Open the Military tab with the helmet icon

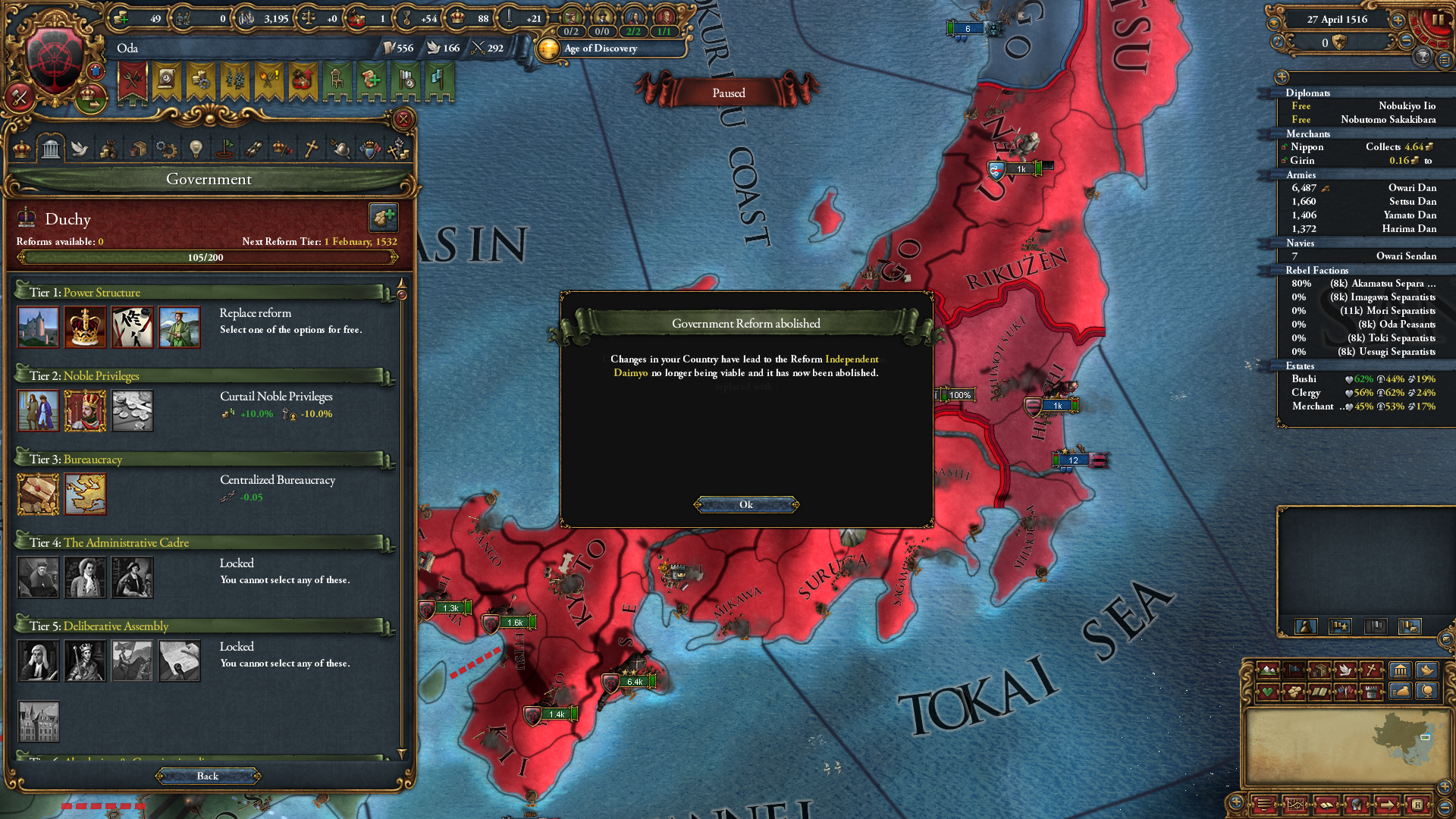tap(339, 149)
